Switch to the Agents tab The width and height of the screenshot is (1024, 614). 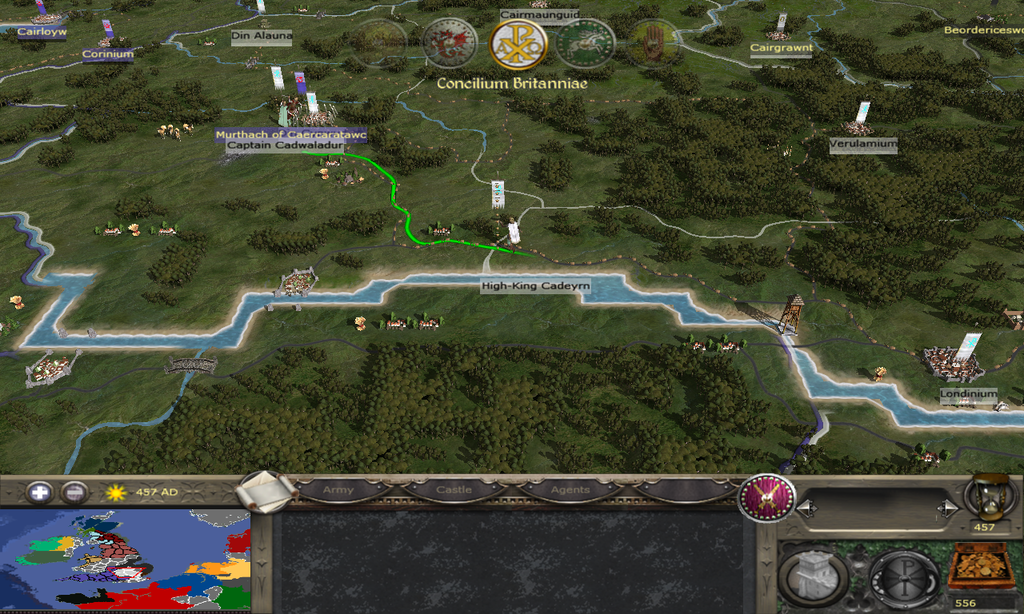click(x=569, y=491)
